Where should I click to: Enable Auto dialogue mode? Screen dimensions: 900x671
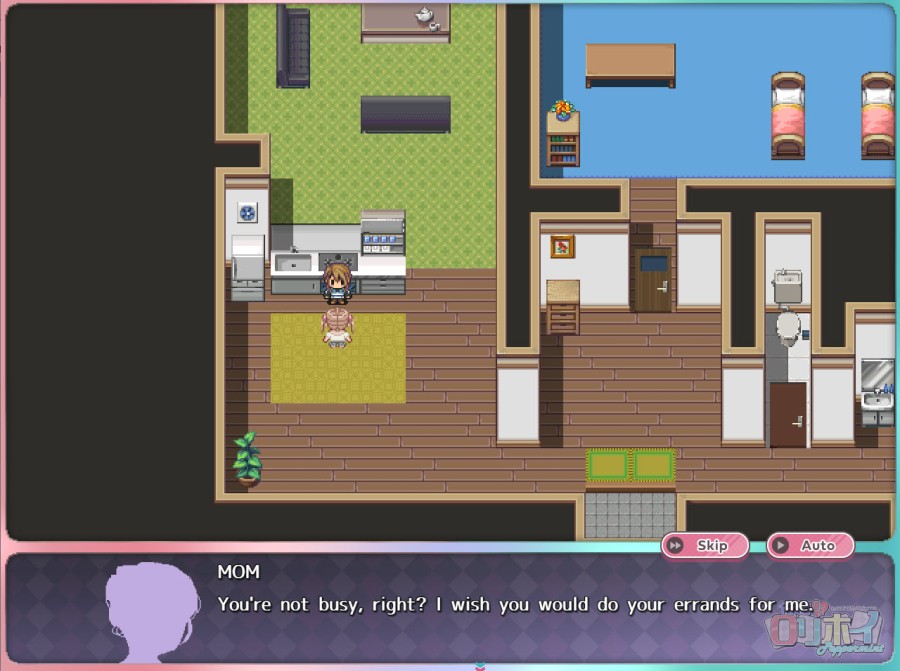(x=810, y=545)
